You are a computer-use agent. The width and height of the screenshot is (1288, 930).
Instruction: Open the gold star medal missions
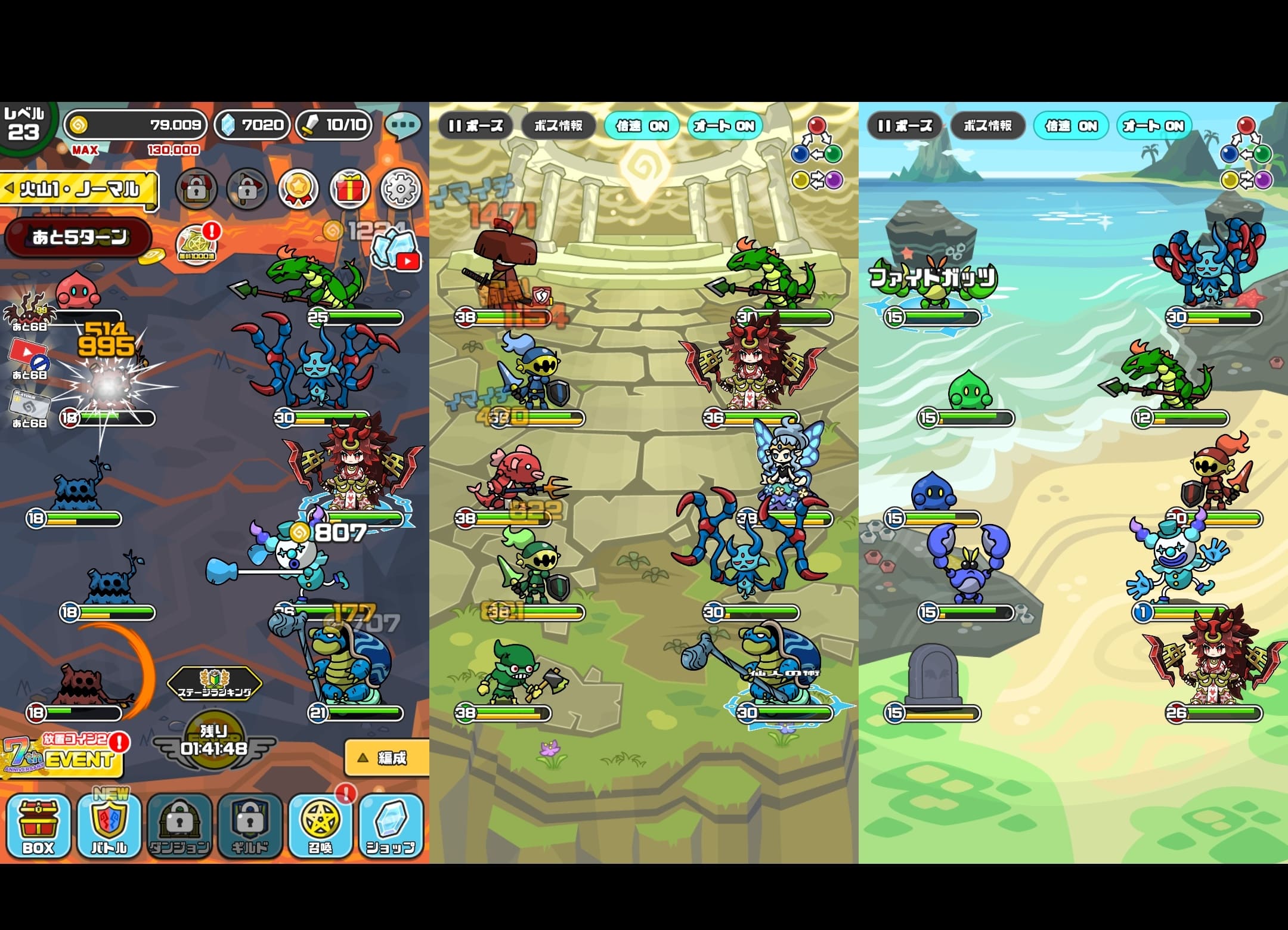298,189
